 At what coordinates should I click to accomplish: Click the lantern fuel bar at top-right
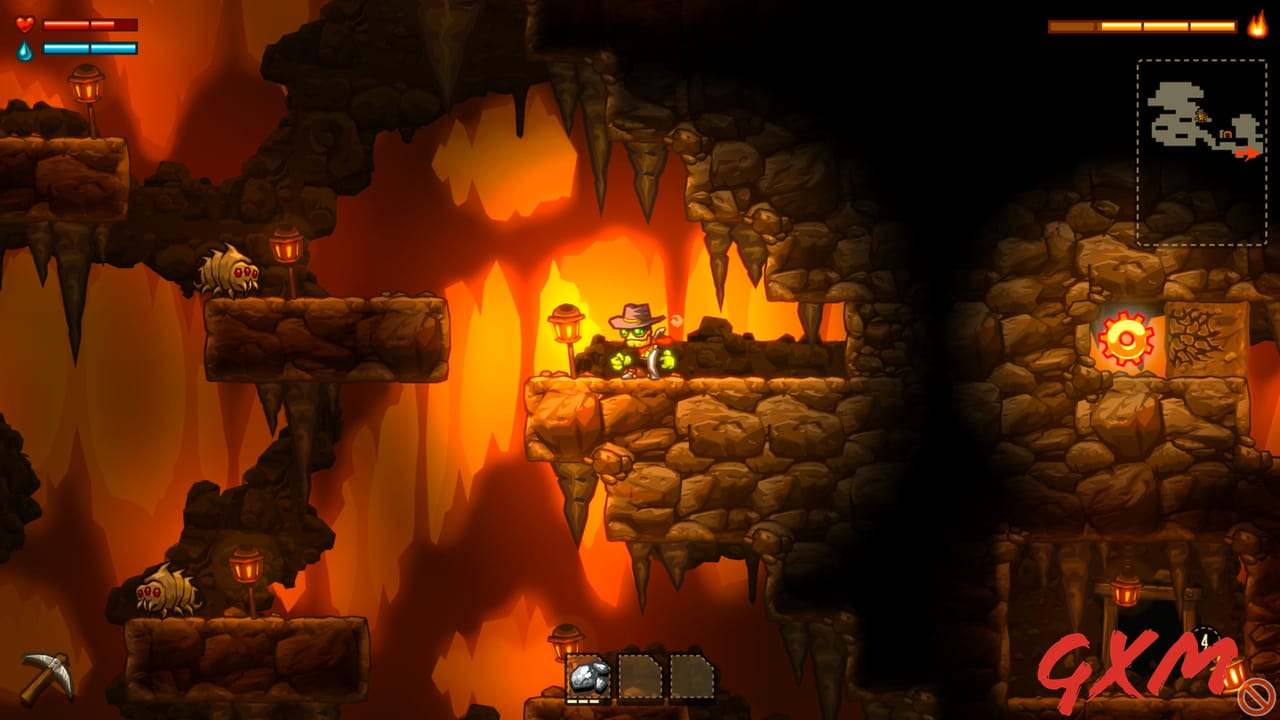coord(1140,26)
